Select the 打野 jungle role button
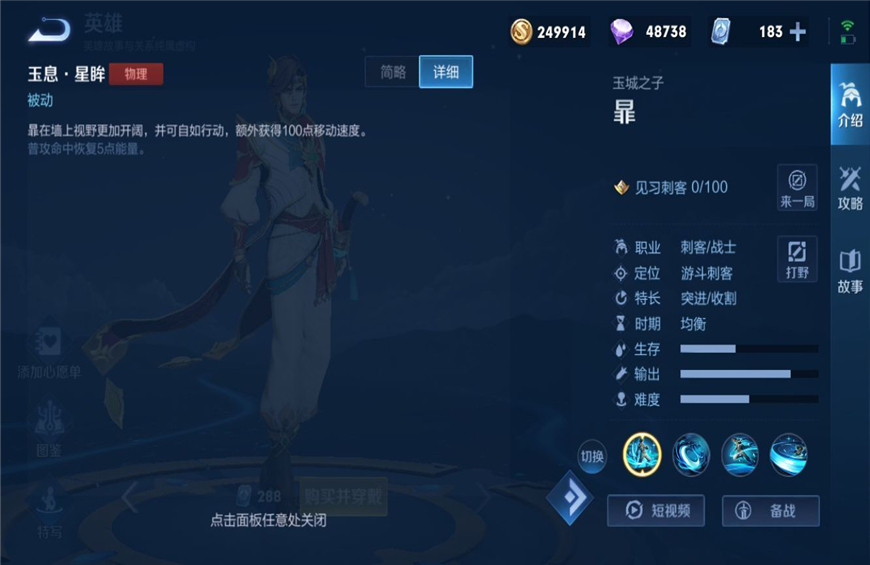 pyautogui.click(x=797, y=259)
